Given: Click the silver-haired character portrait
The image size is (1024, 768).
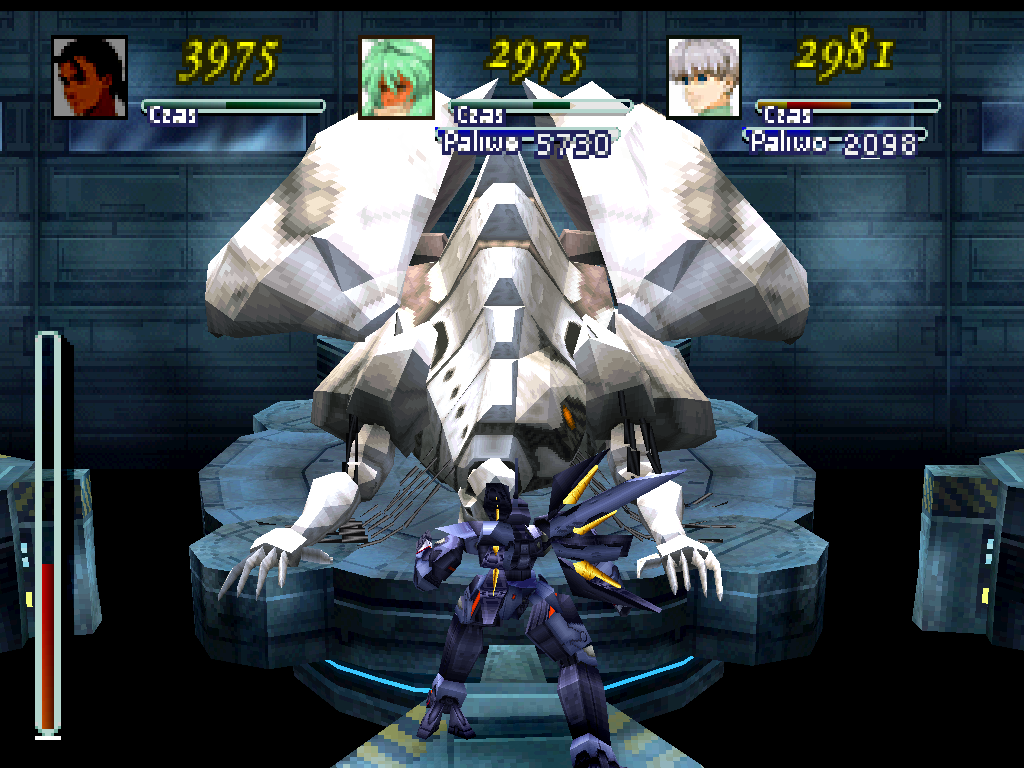Looking at the screenshot, I should pyautogui.click(x=704, y=78).
